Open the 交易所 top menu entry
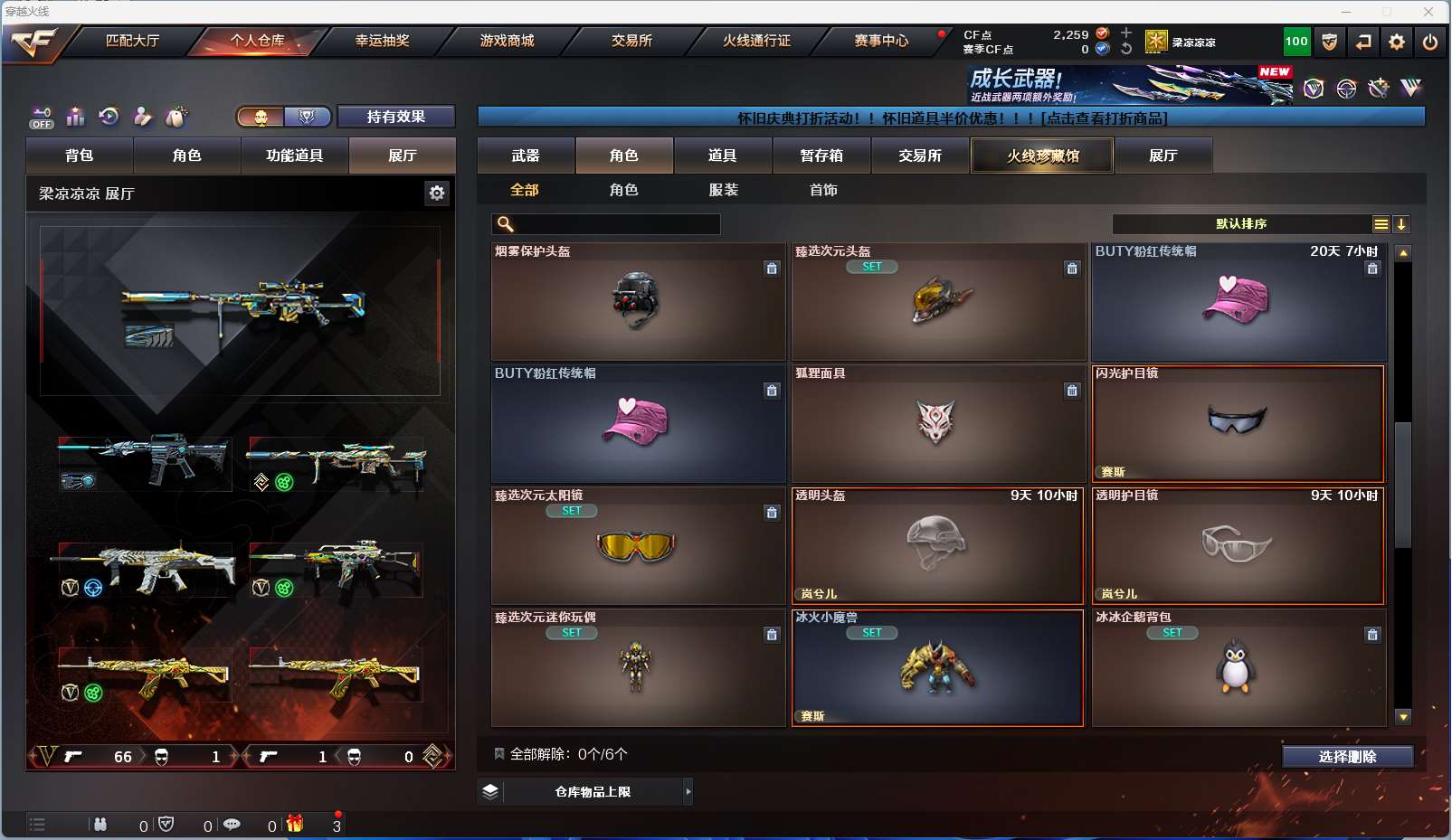 [x=631, y=41]
